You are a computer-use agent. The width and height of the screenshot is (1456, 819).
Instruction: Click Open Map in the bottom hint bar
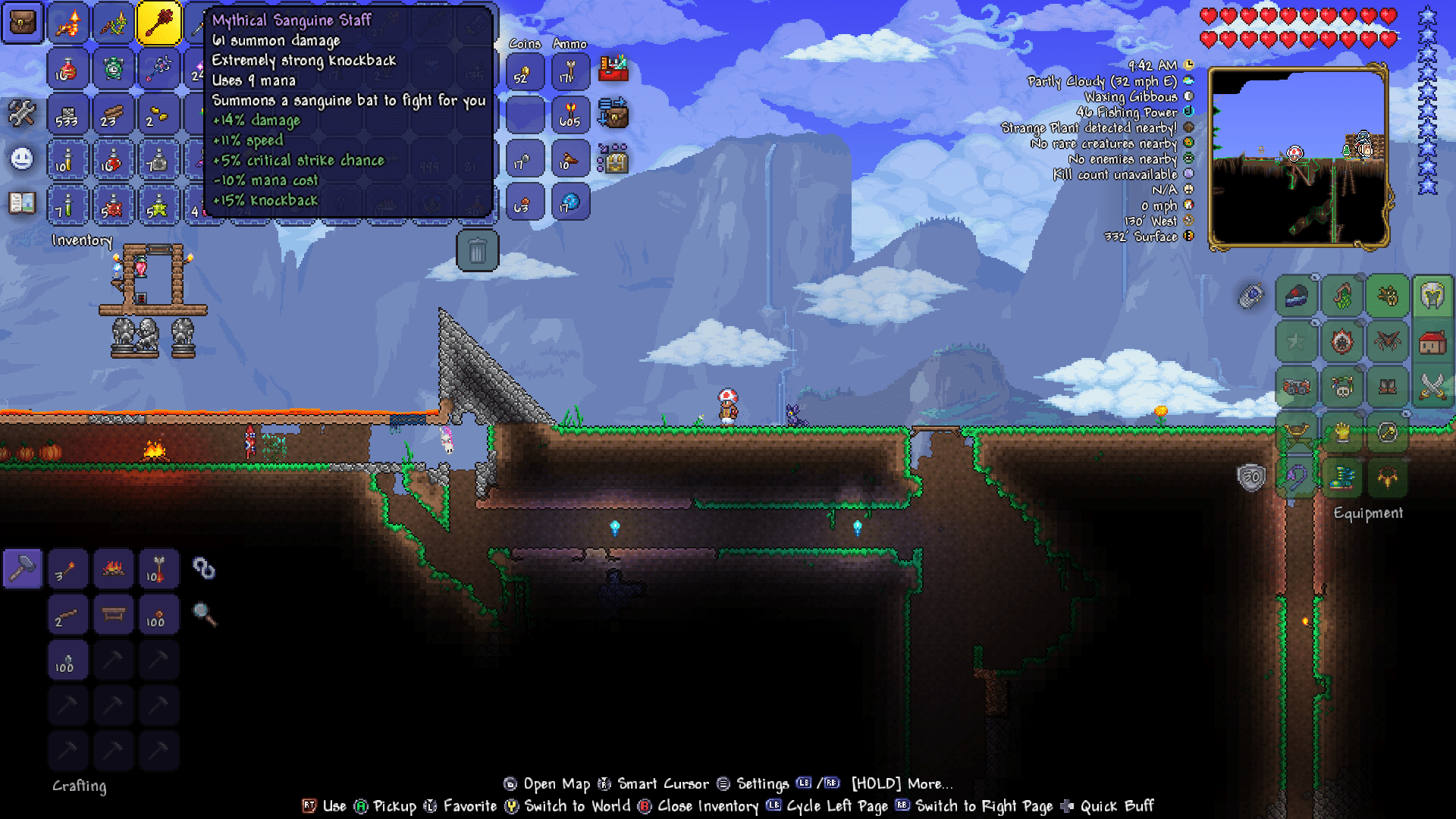coord(557,784)
